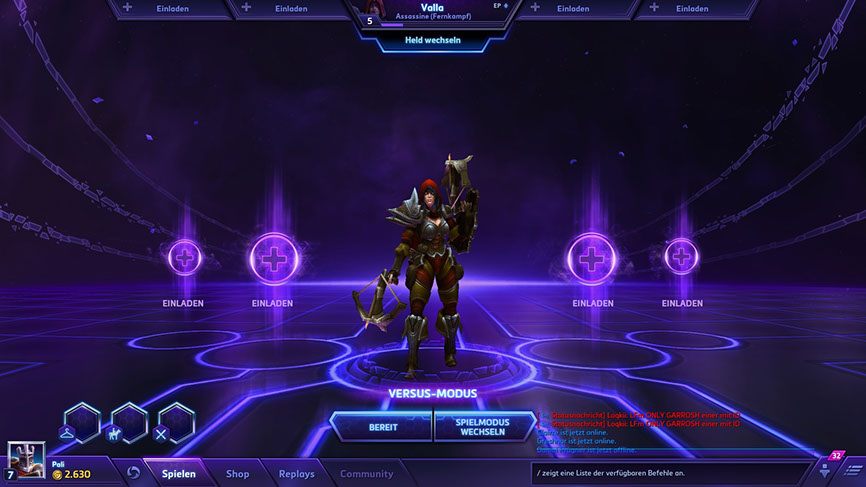Switch to the Shop tab
The height and width of the screenshot is (487, 866).
(x=237, y=474)
